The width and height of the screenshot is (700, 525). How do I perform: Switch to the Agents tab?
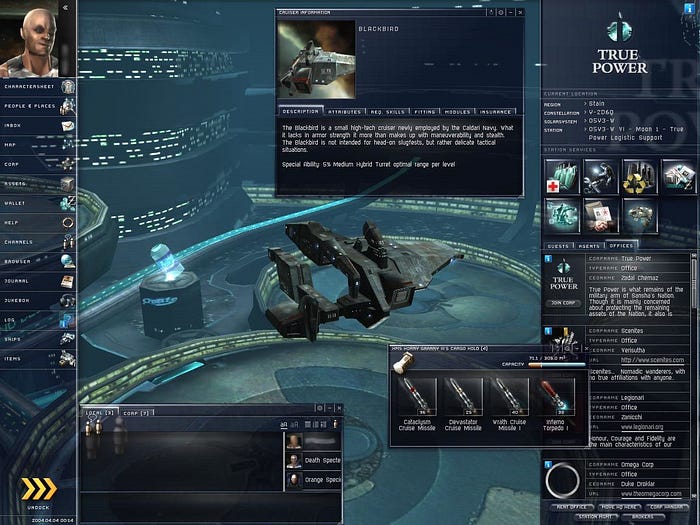(591, 245)
